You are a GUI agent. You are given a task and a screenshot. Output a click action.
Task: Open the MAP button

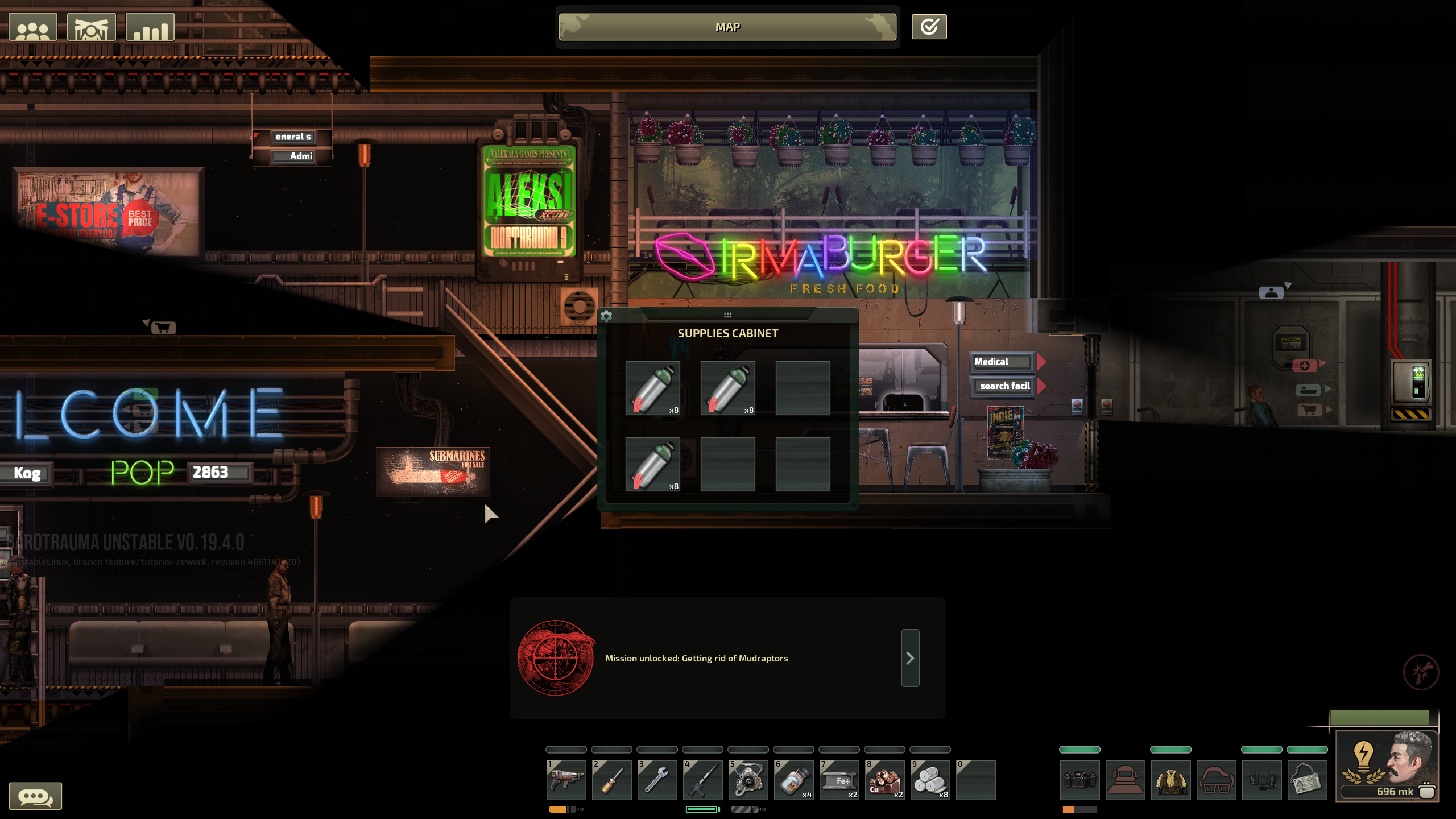click(727, 27)
